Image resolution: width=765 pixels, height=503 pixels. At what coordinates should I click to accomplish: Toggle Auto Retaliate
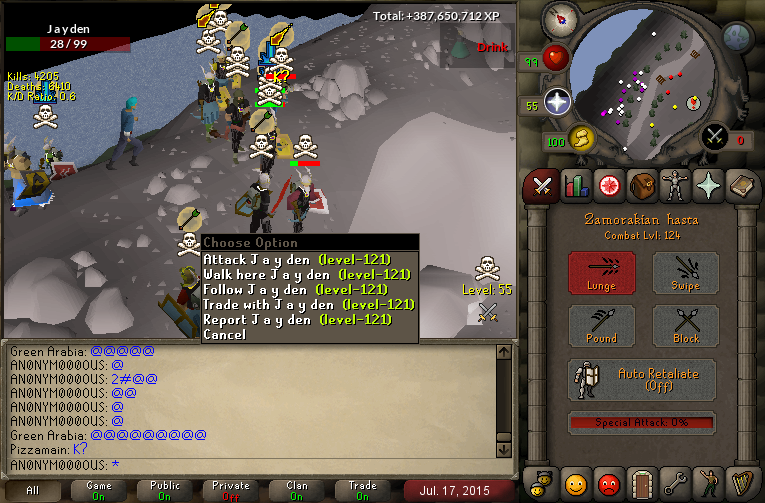[x=642, y=380]
